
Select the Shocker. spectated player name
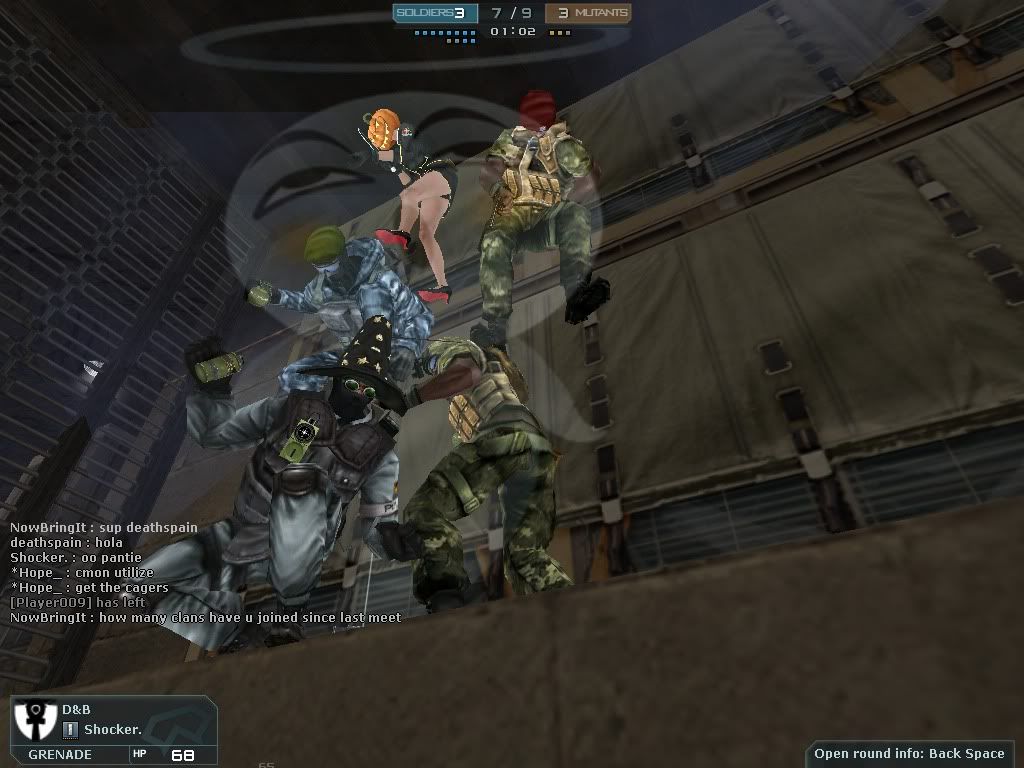112,730
